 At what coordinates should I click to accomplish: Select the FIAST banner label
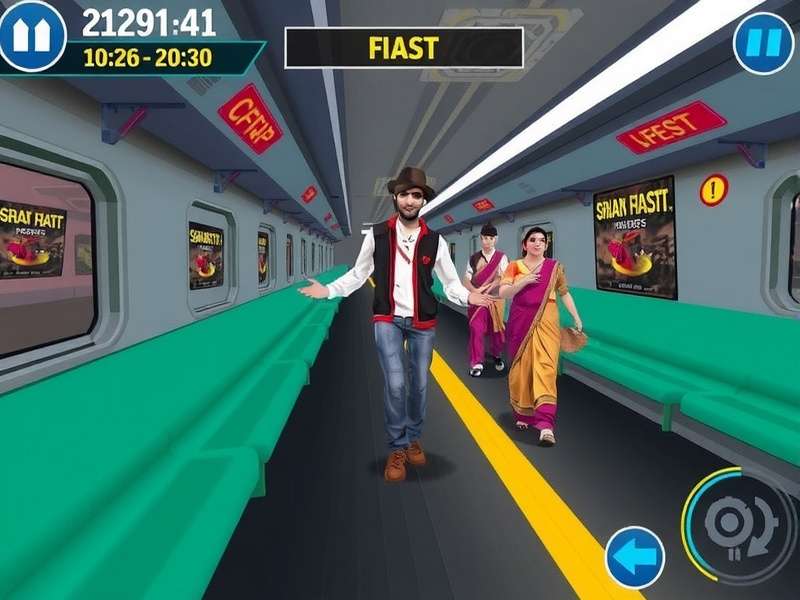[404, 47]
